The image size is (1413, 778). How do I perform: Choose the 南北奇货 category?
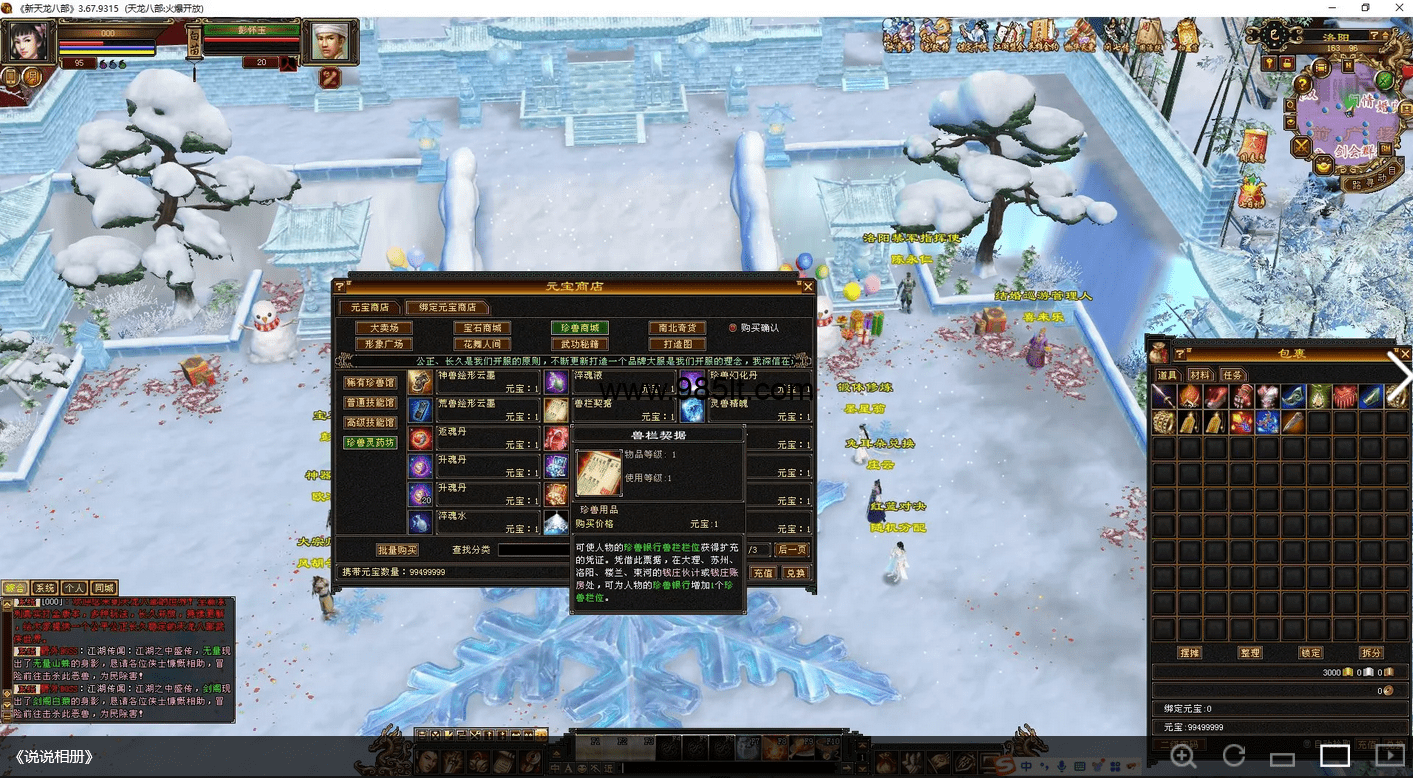677,328
